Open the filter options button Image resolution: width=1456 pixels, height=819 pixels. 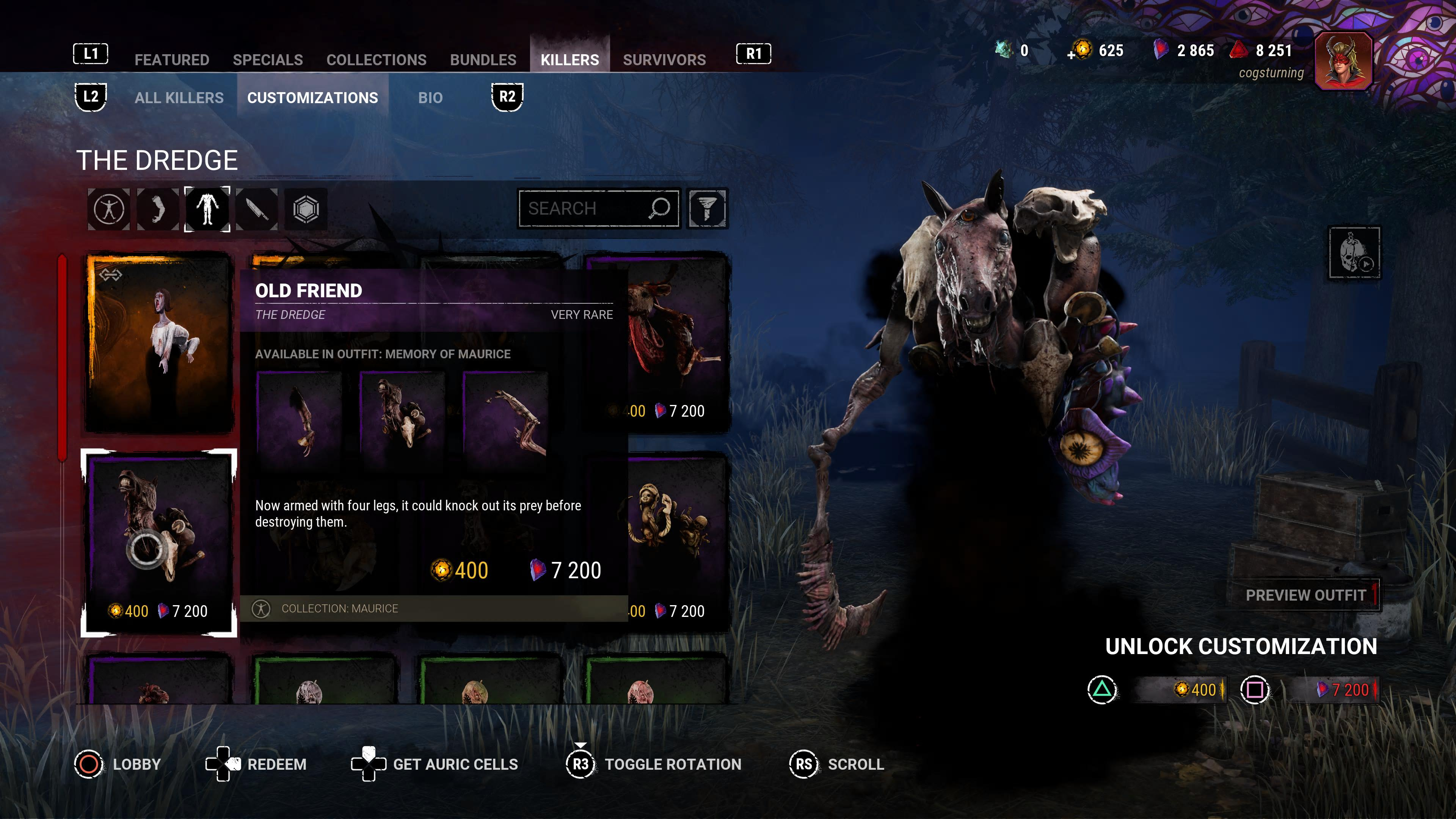tap(707, 209)
